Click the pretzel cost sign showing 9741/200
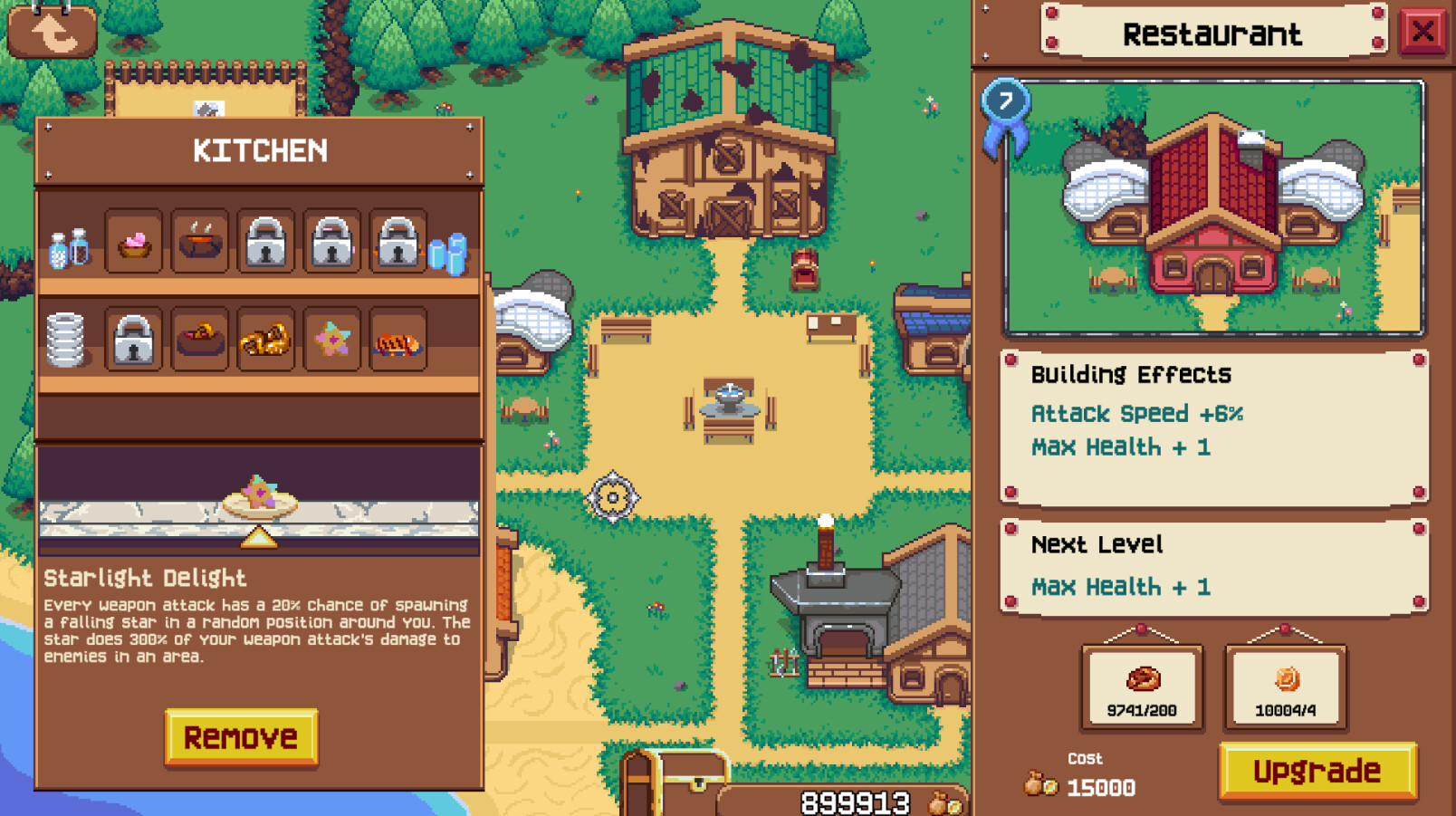The width and height of the screenshot is (1456, 816). [1143, 686]
